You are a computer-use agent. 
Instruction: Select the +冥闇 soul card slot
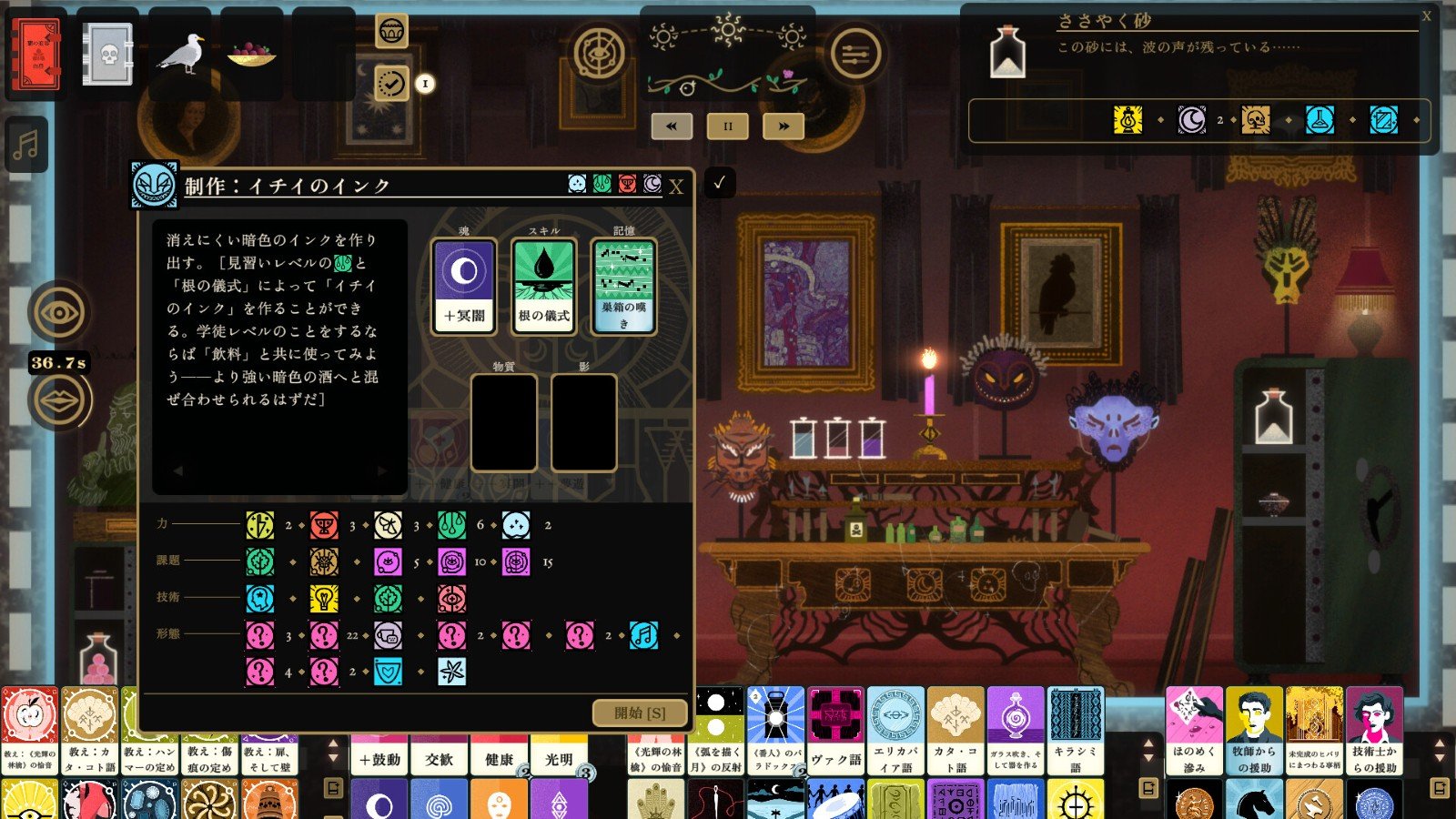coord(464,286)
